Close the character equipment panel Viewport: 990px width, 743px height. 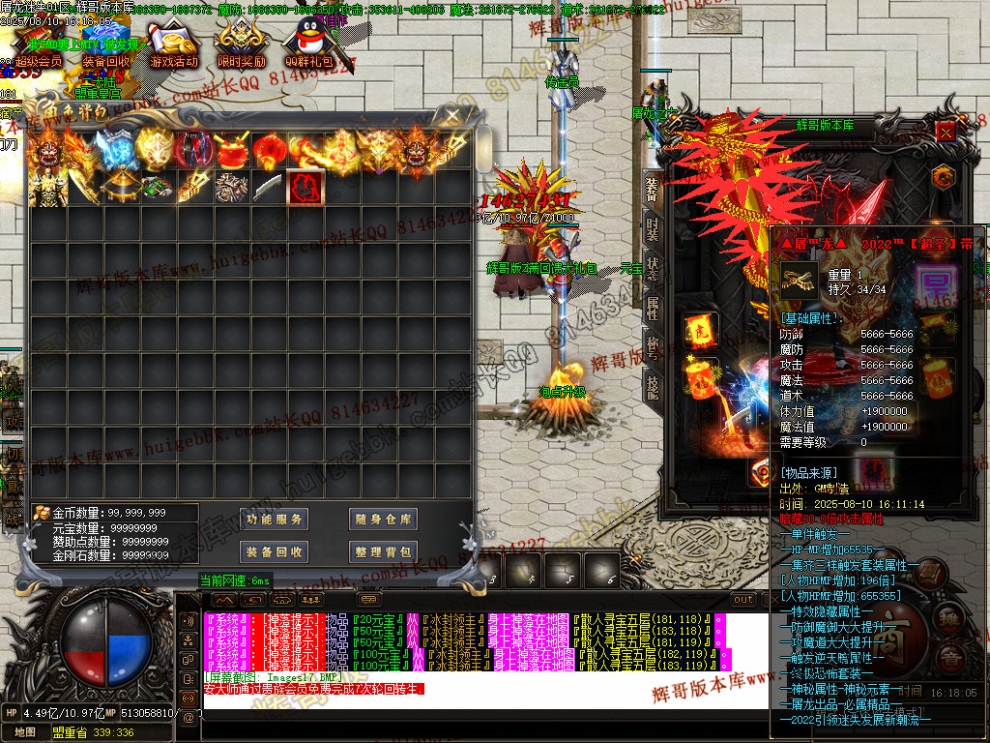pos(945,131)
